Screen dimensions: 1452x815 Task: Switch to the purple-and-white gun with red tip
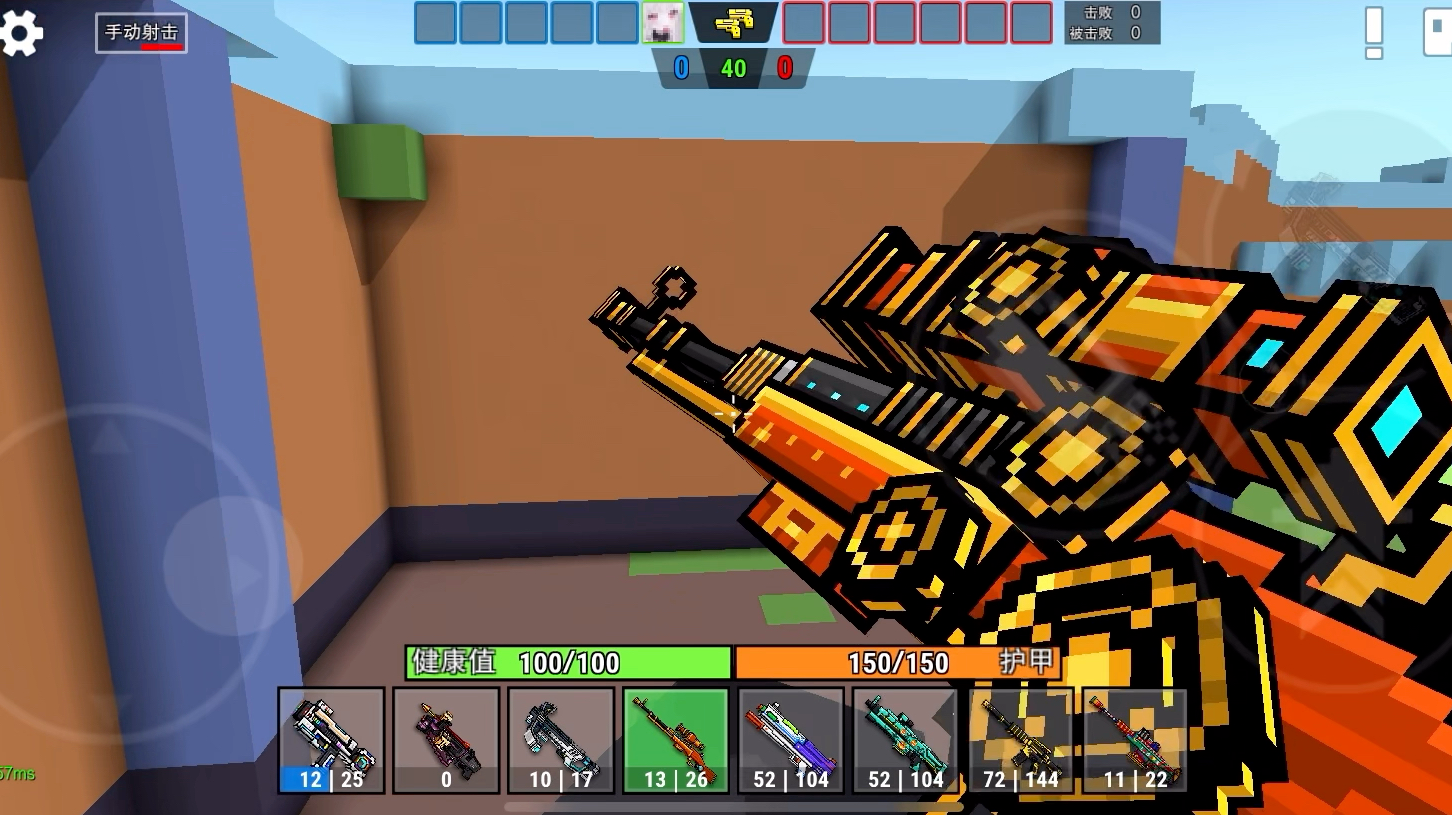791,740
